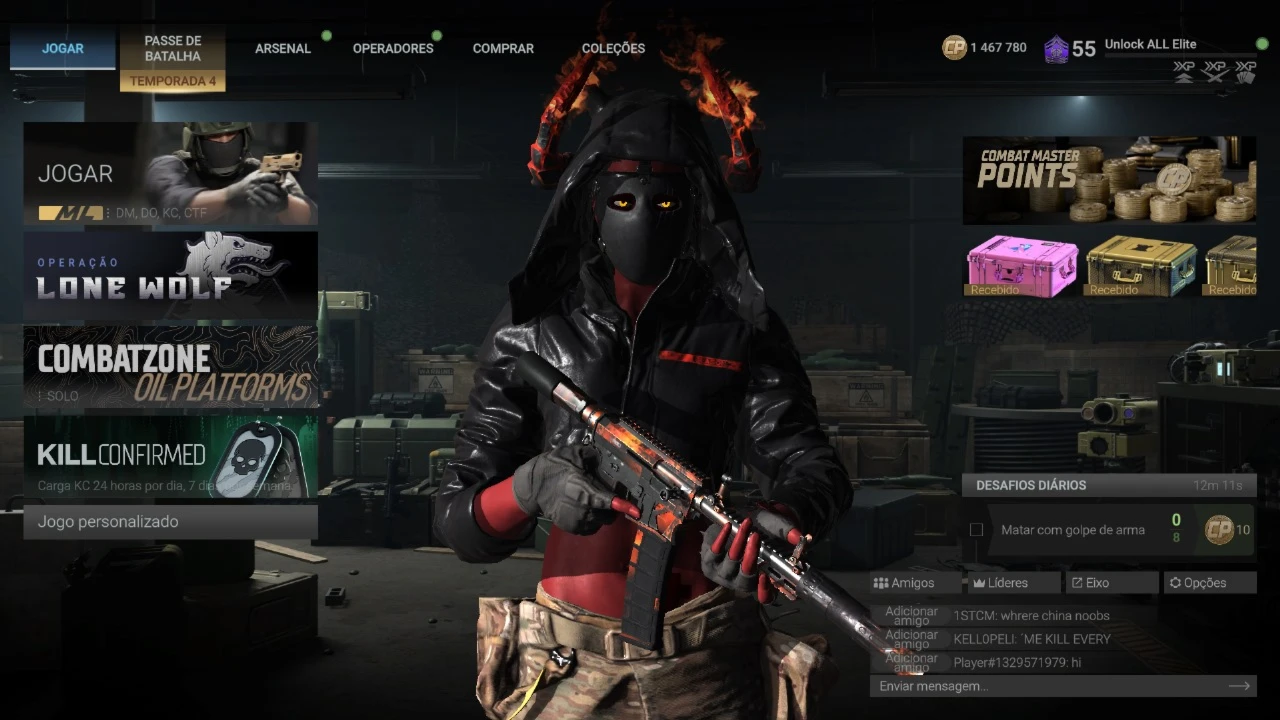Screen dimensions: 1280x720
Task: Focus the Enviar mensagem chat field
Action: 1050,686
